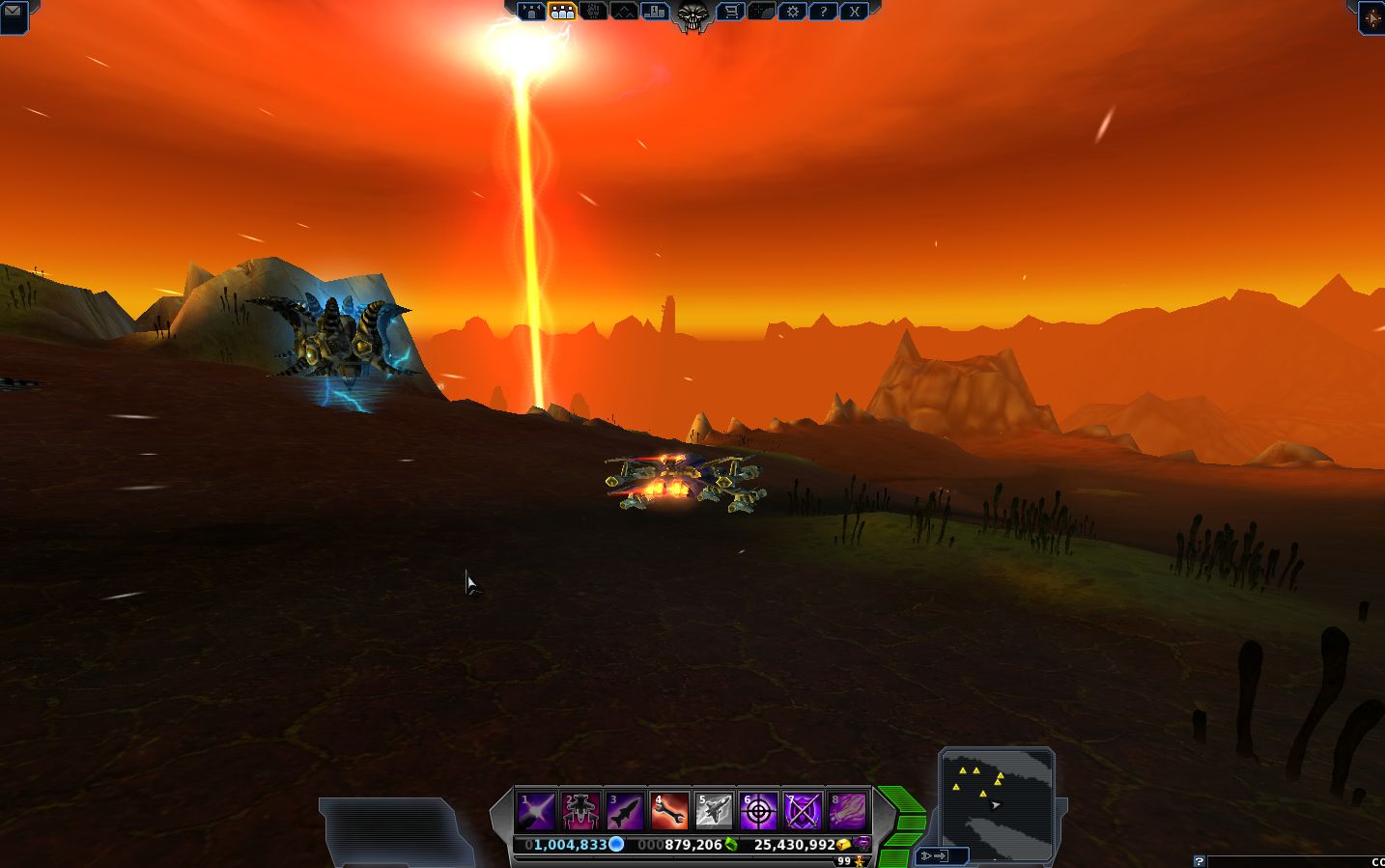Activate the purple beam ability in slot 1
This screenshot has width=1385, height=868.
535,811
